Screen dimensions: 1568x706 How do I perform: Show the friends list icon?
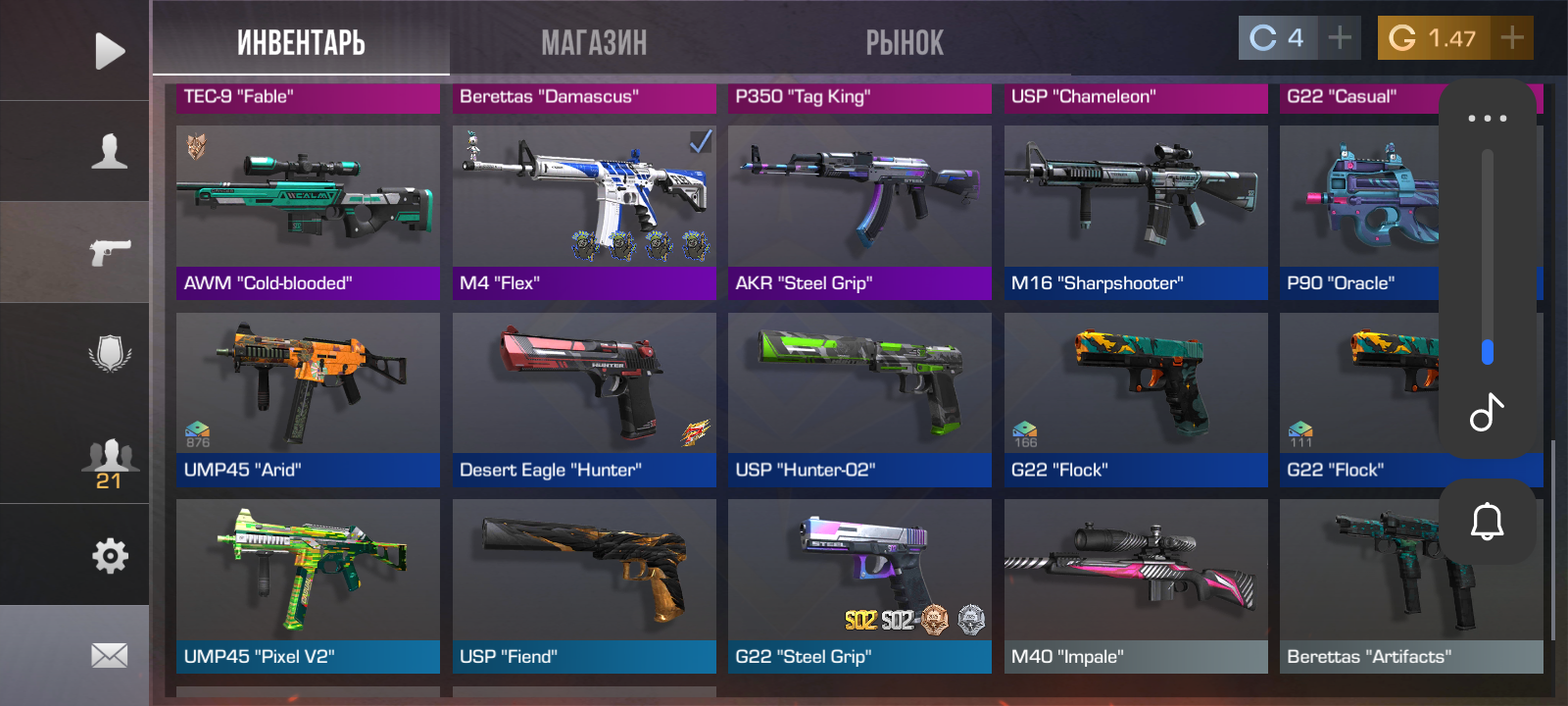tap(109, 463)
